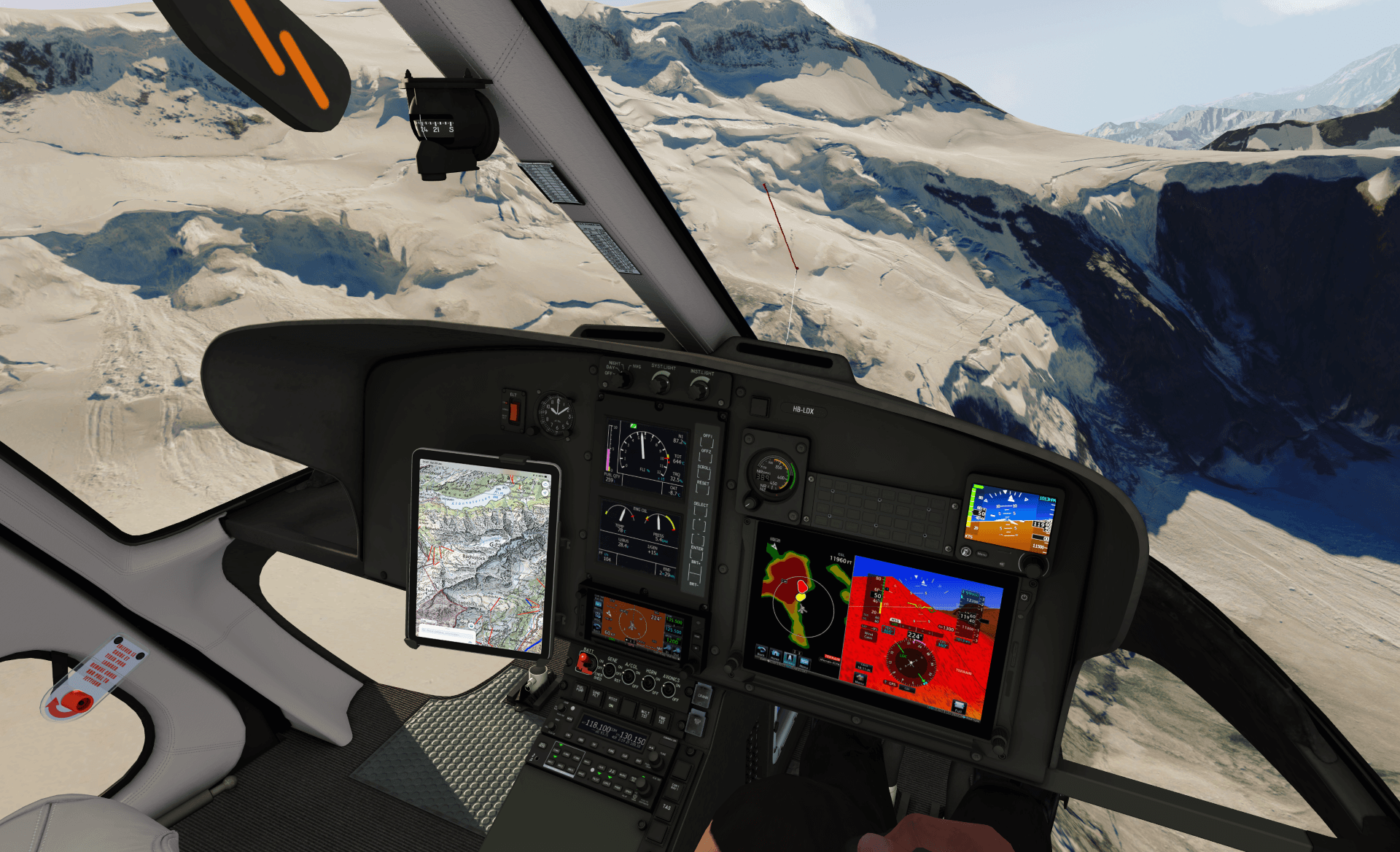Lift the CRANK guarded switch cover

(x=702, y=695)
